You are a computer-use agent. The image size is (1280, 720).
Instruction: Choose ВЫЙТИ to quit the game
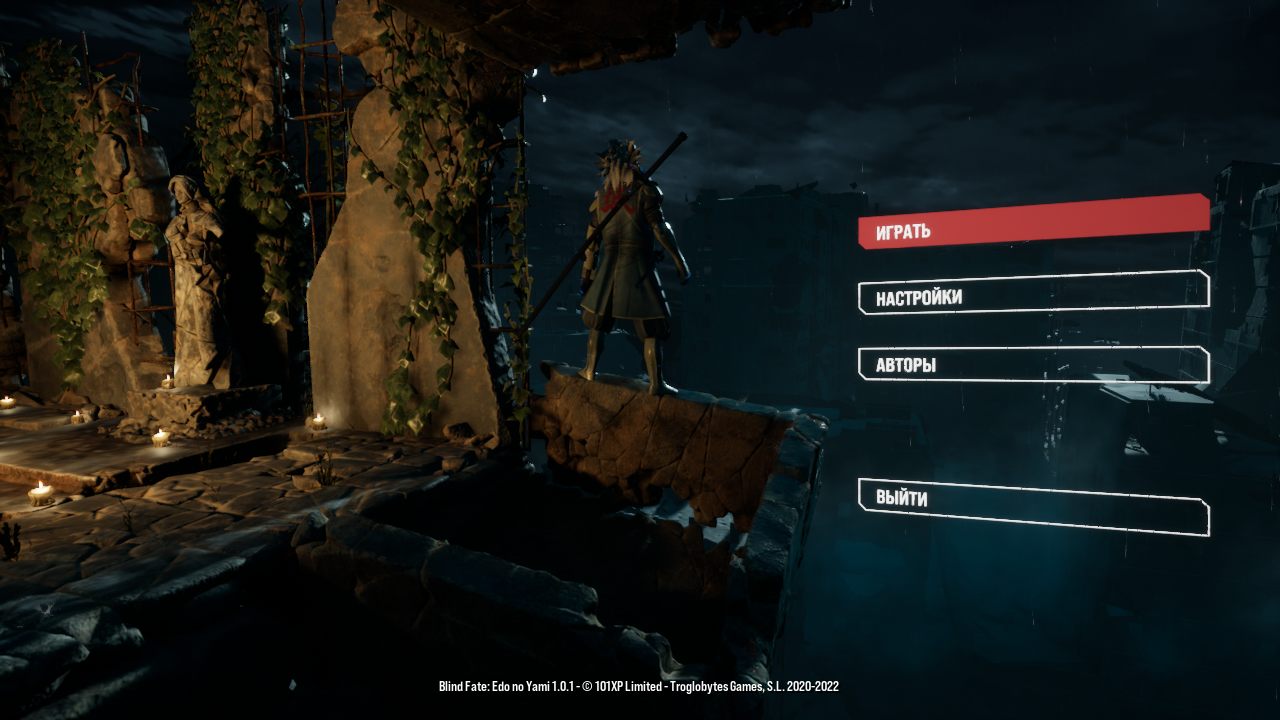point(1032,506)
